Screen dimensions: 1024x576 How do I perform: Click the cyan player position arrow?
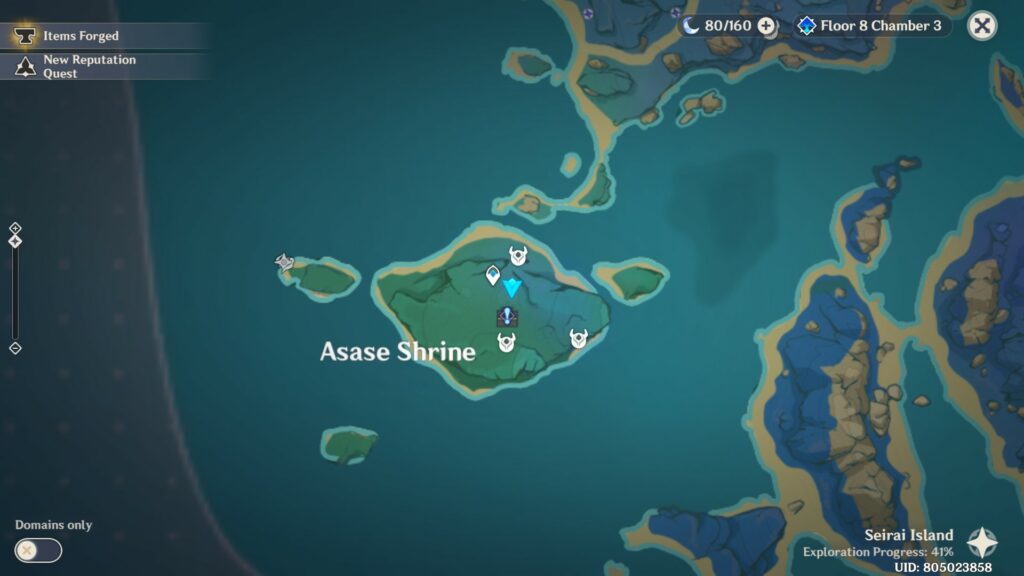pos(512,288)
